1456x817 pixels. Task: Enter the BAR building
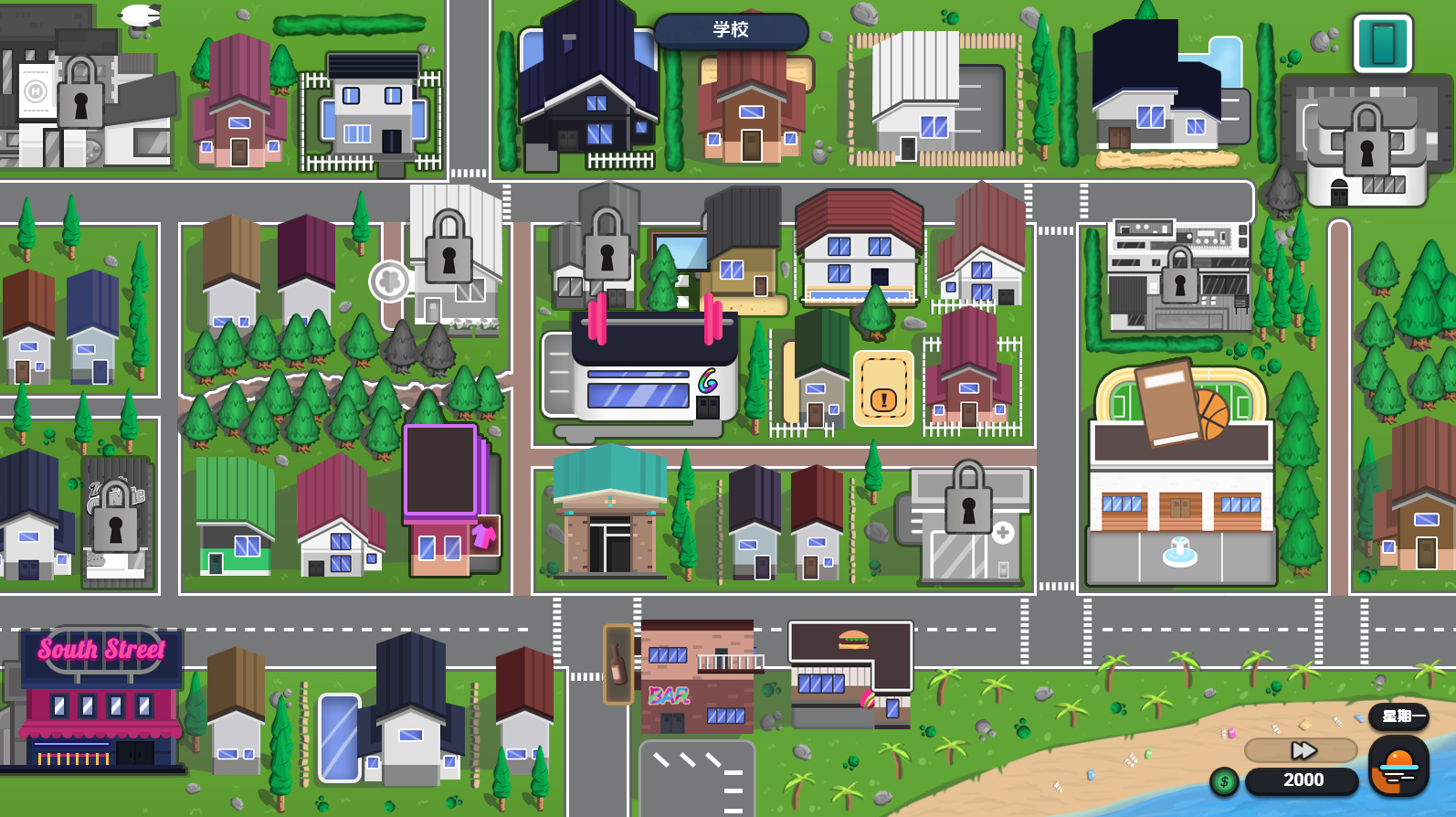click(x=696, y=681)
